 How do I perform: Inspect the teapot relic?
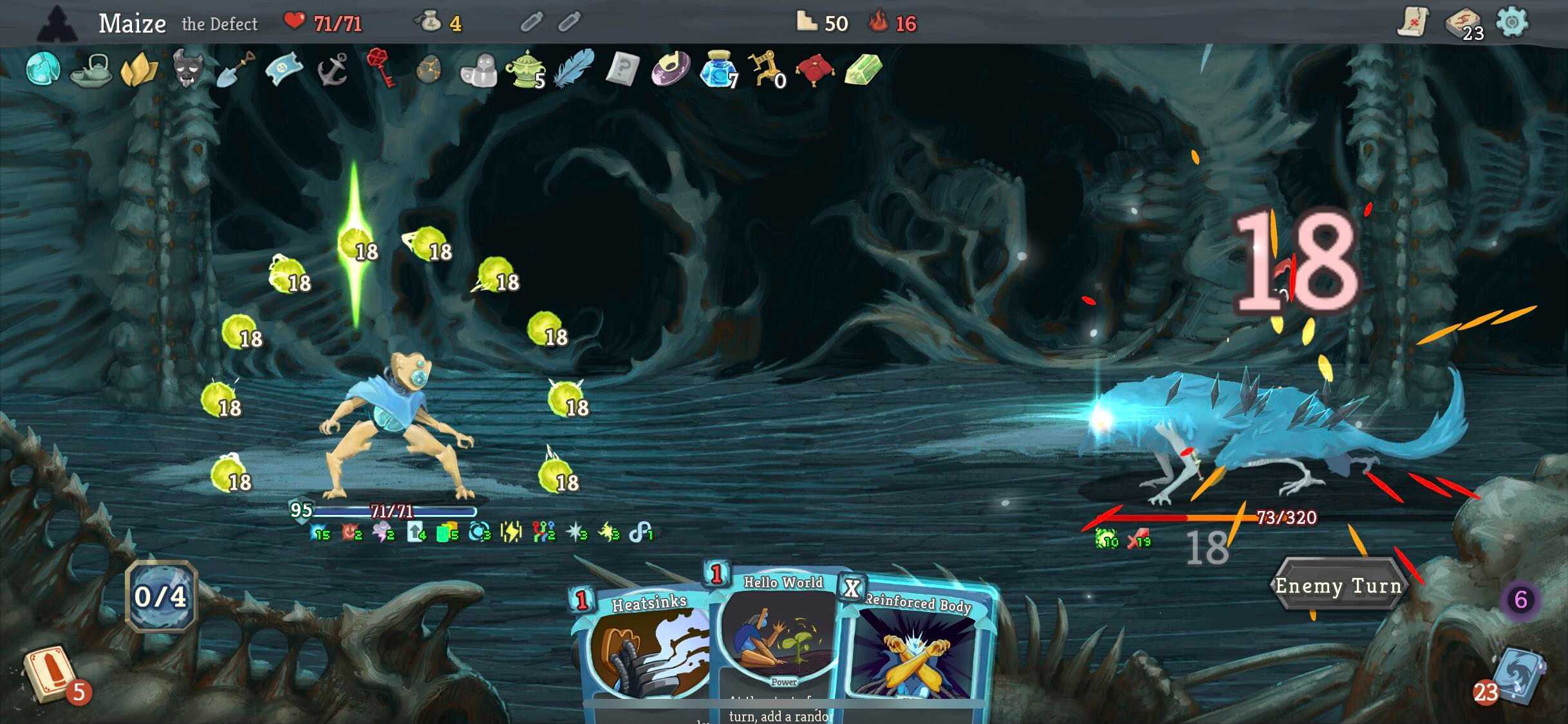click(91, 70)
